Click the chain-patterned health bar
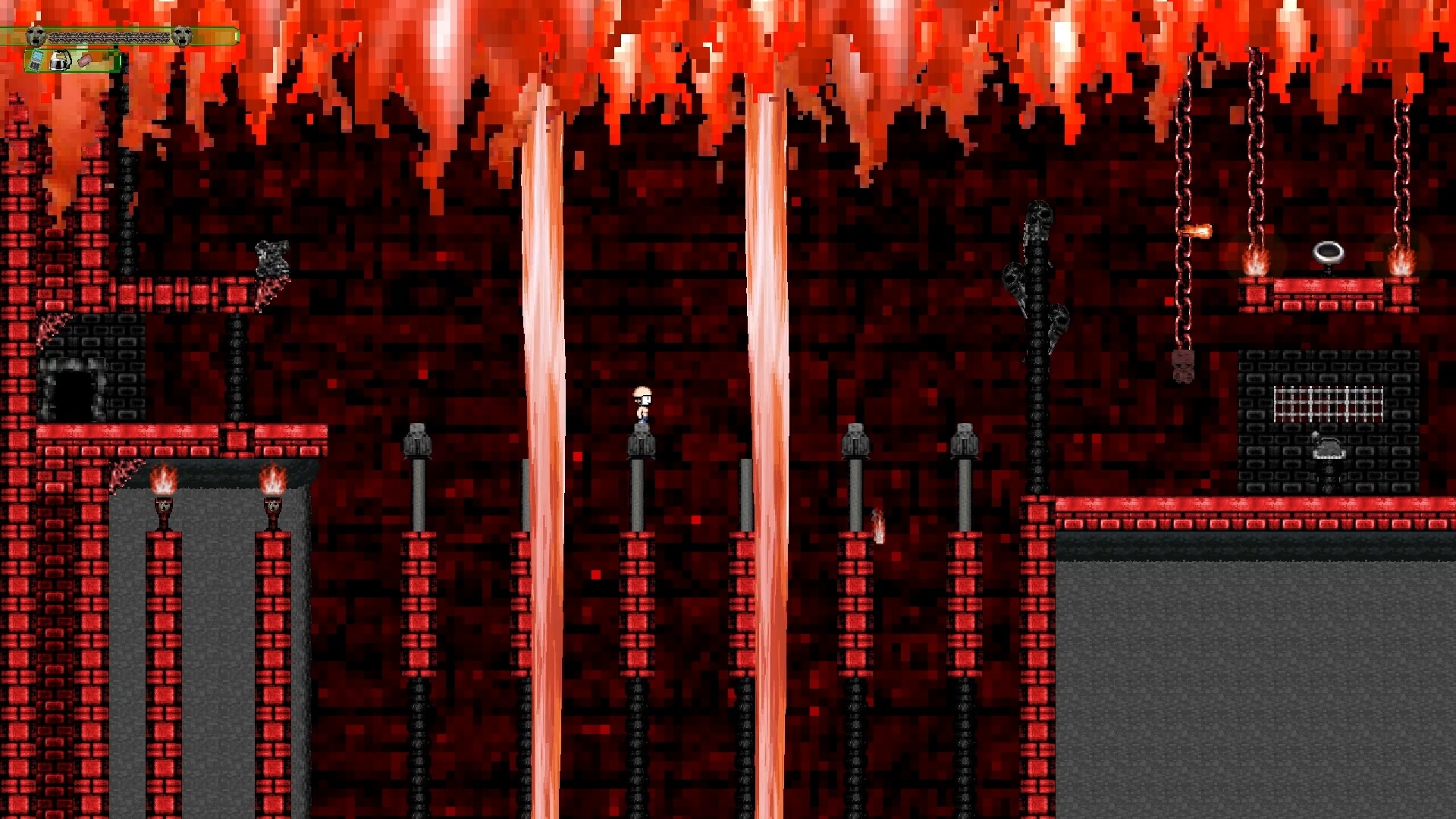This screenshot has height=819, width=1456. point(110,36)
